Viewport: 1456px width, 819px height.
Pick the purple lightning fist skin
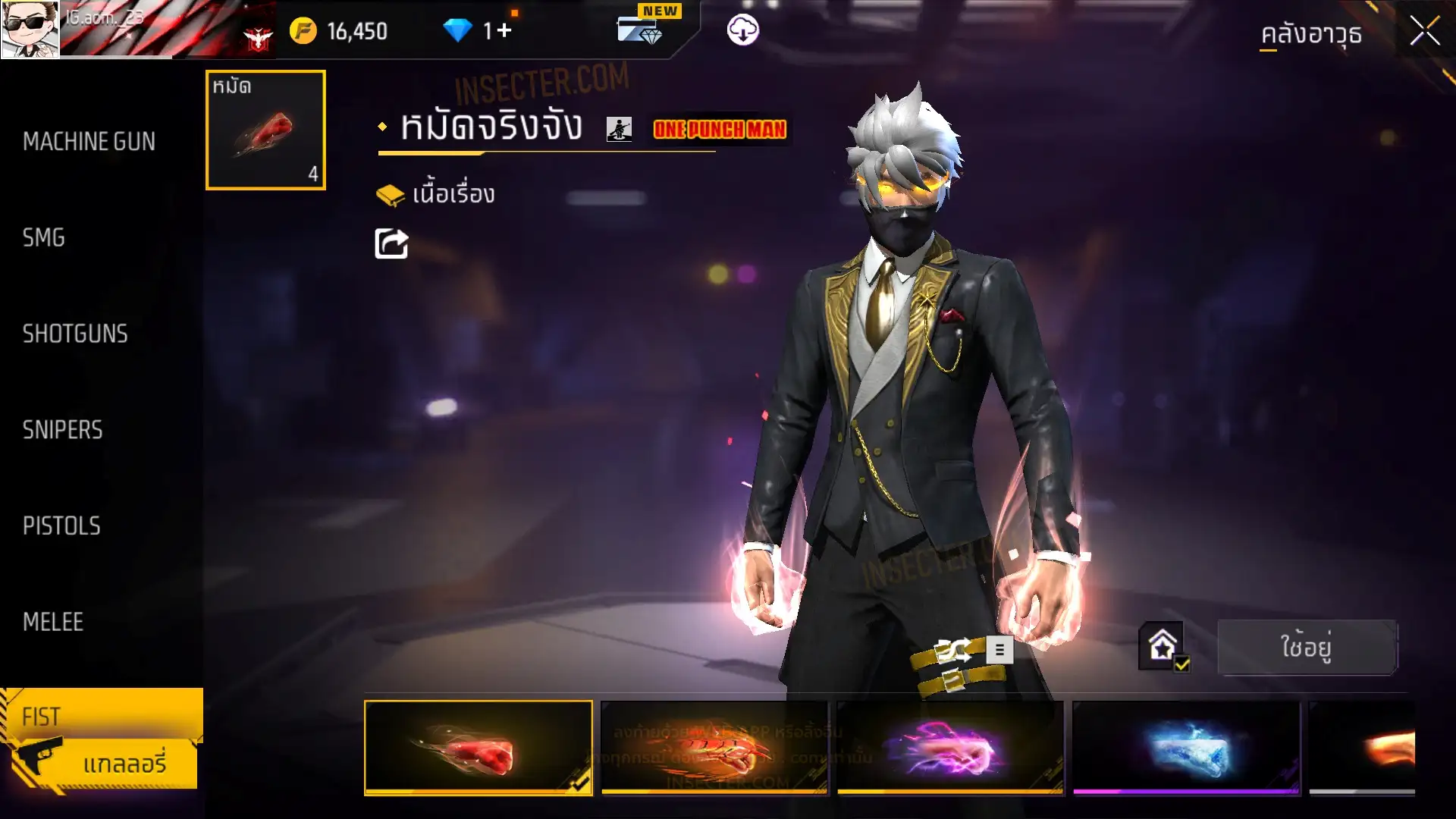(x=949, y=748)
